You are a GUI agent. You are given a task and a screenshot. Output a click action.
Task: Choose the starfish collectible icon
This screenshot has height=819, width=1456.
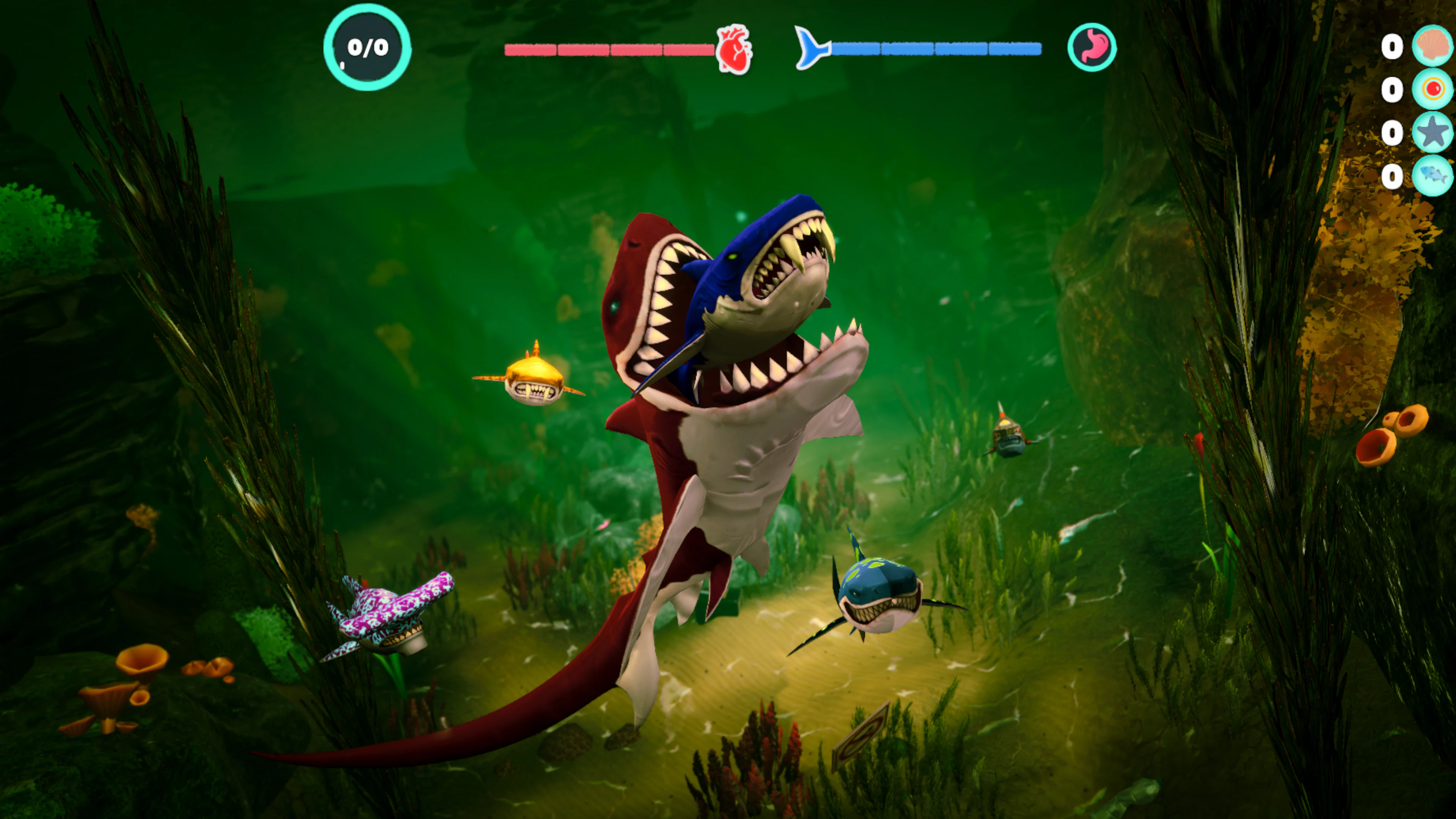point(1432,132)
